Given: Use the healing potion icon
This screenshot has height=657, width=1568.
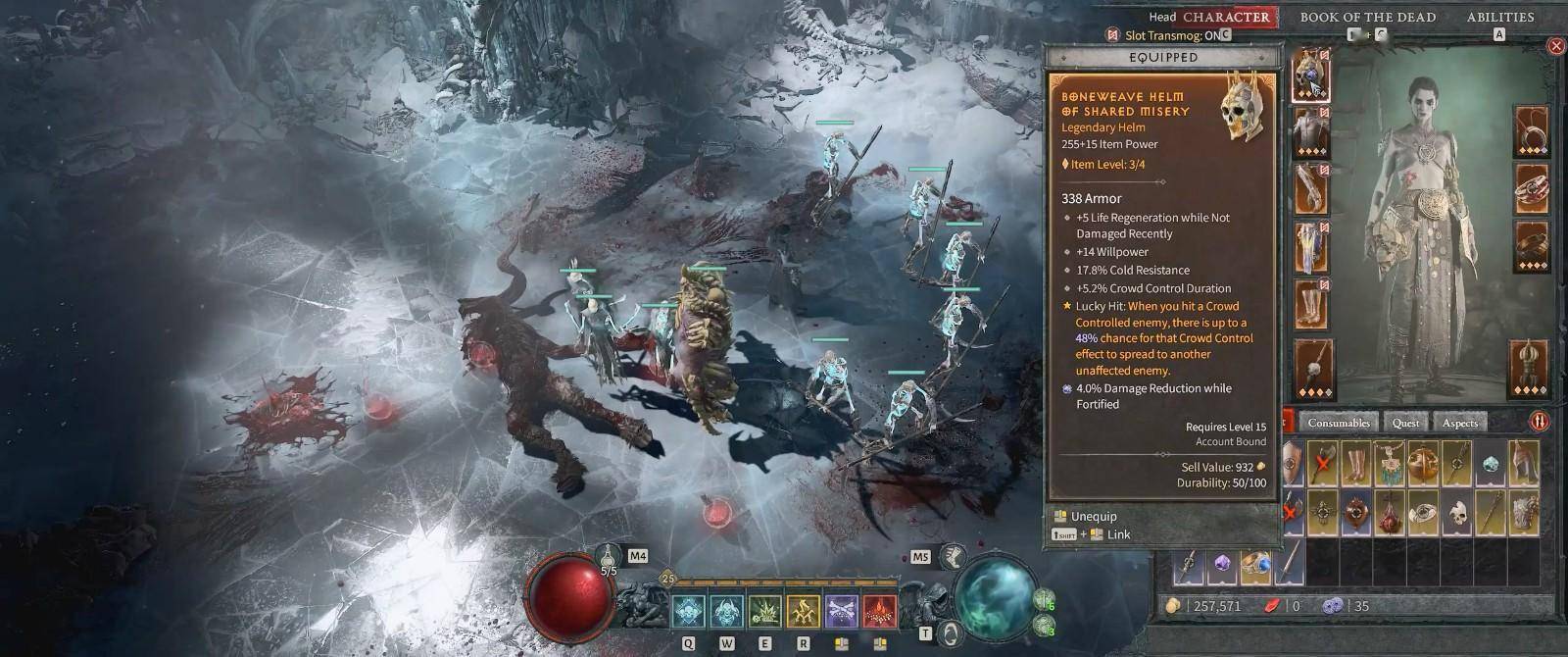Looking at the screenshot, I should coord(608,556).
